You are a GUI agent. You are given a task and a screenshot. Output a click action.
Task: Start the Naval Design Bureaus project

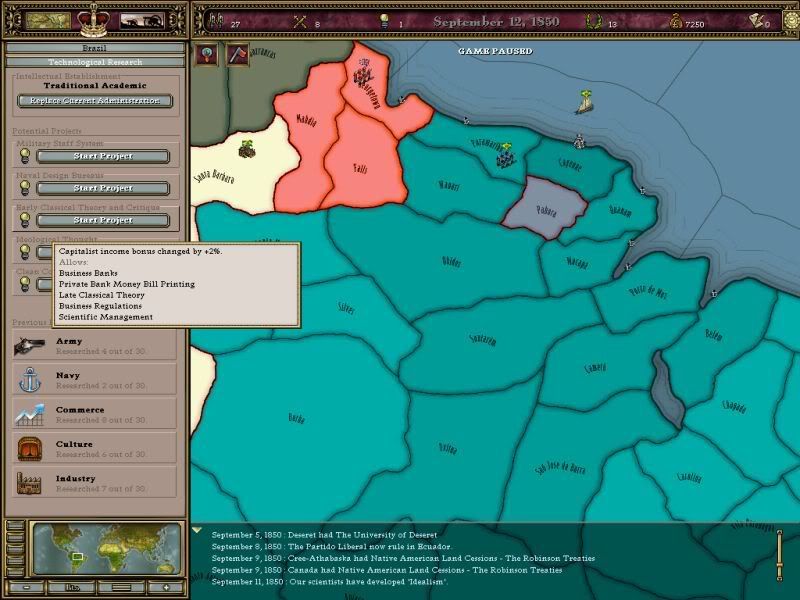(x=103, y=188)
